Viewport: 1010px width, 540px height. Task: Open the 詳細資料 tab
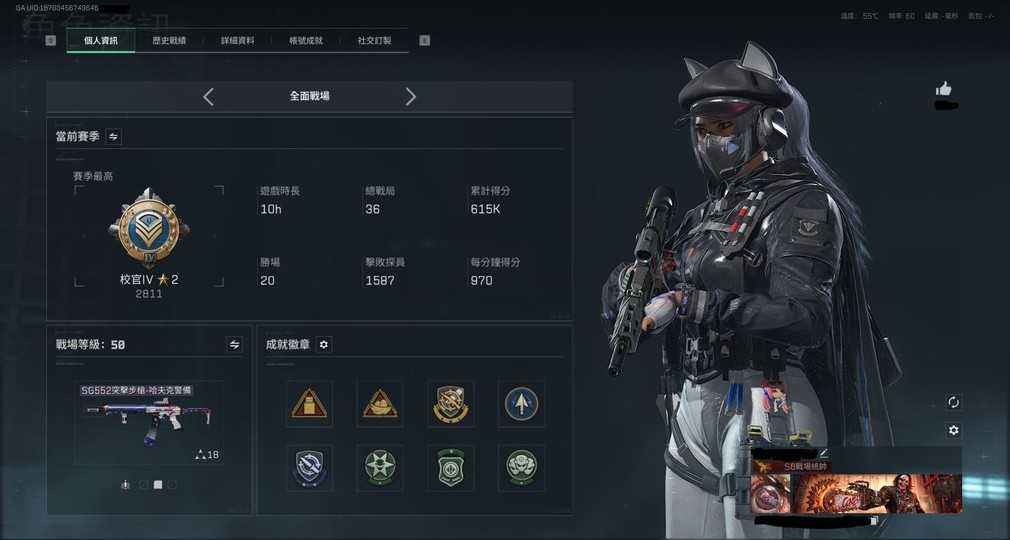coord(237,41)
